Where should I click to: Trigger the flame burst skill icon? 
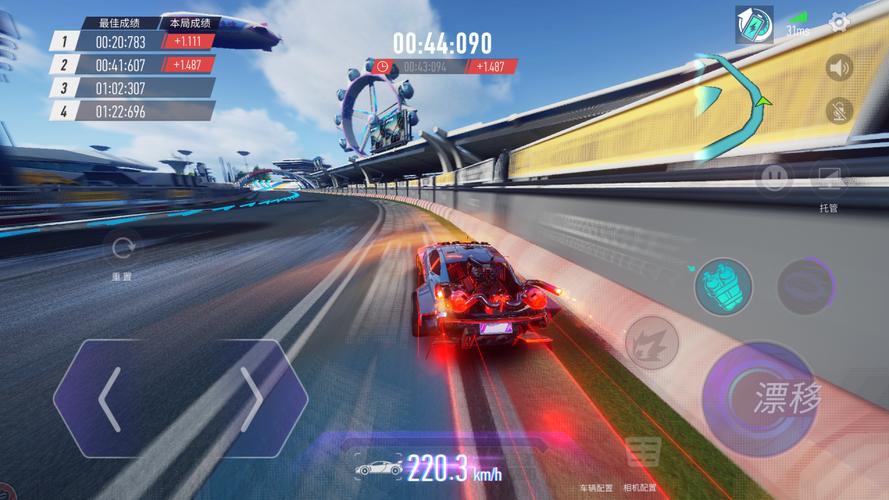pos(651,342)
